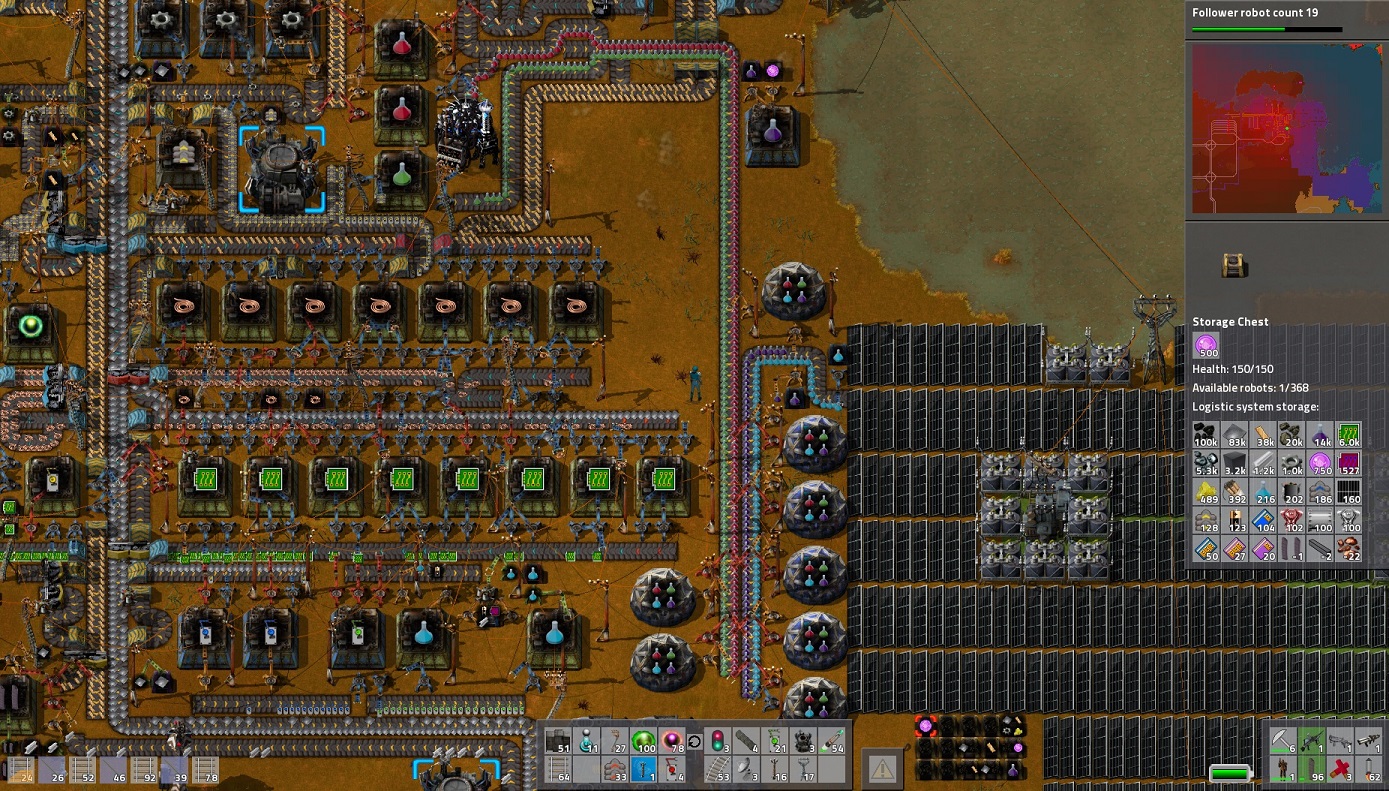Select coal in logistic system storage
The image size is (1389, 791).
pyautogui.click(x=1206, y=435)
